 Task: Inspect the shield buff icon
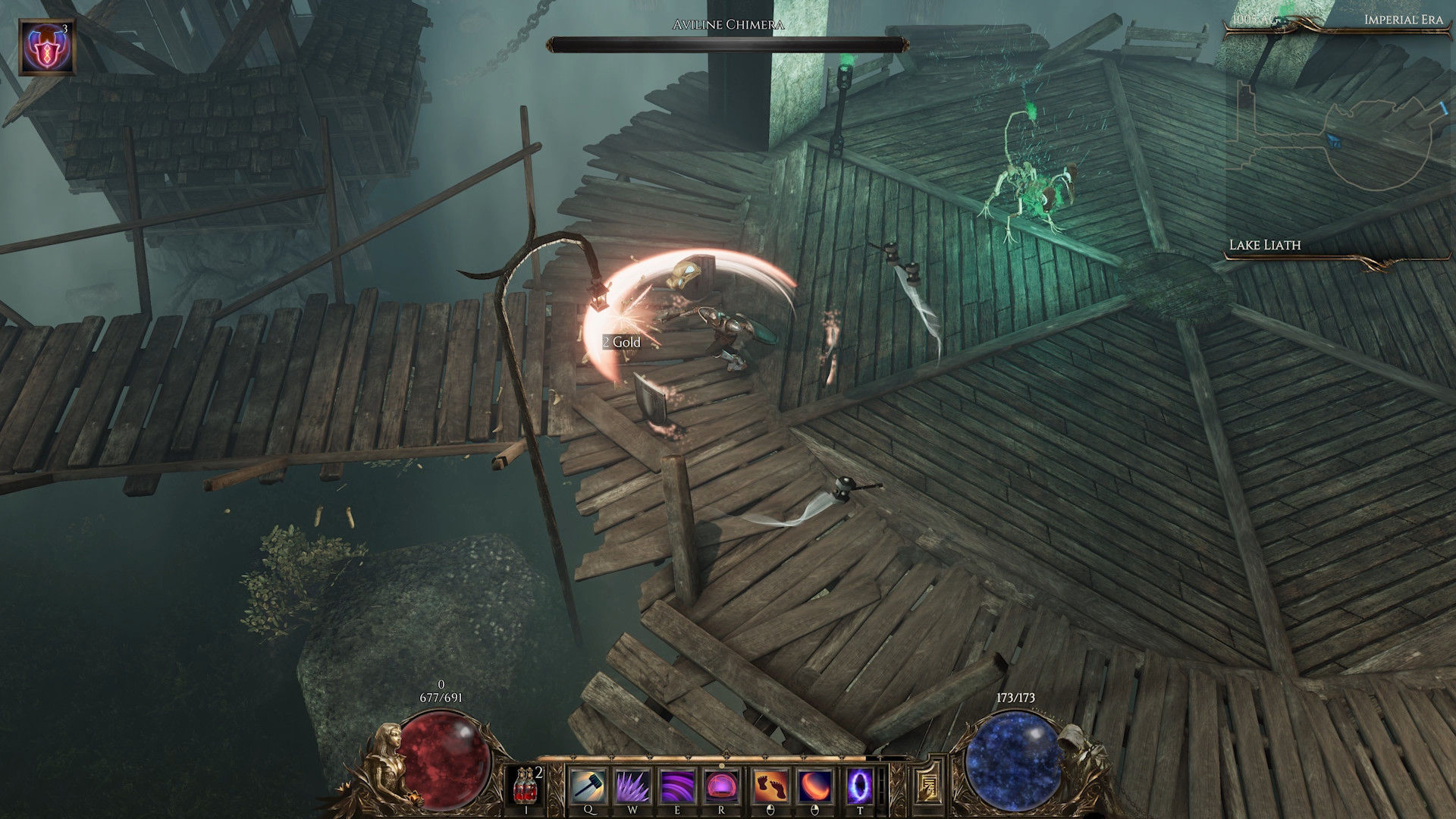[x=46, y=48]
